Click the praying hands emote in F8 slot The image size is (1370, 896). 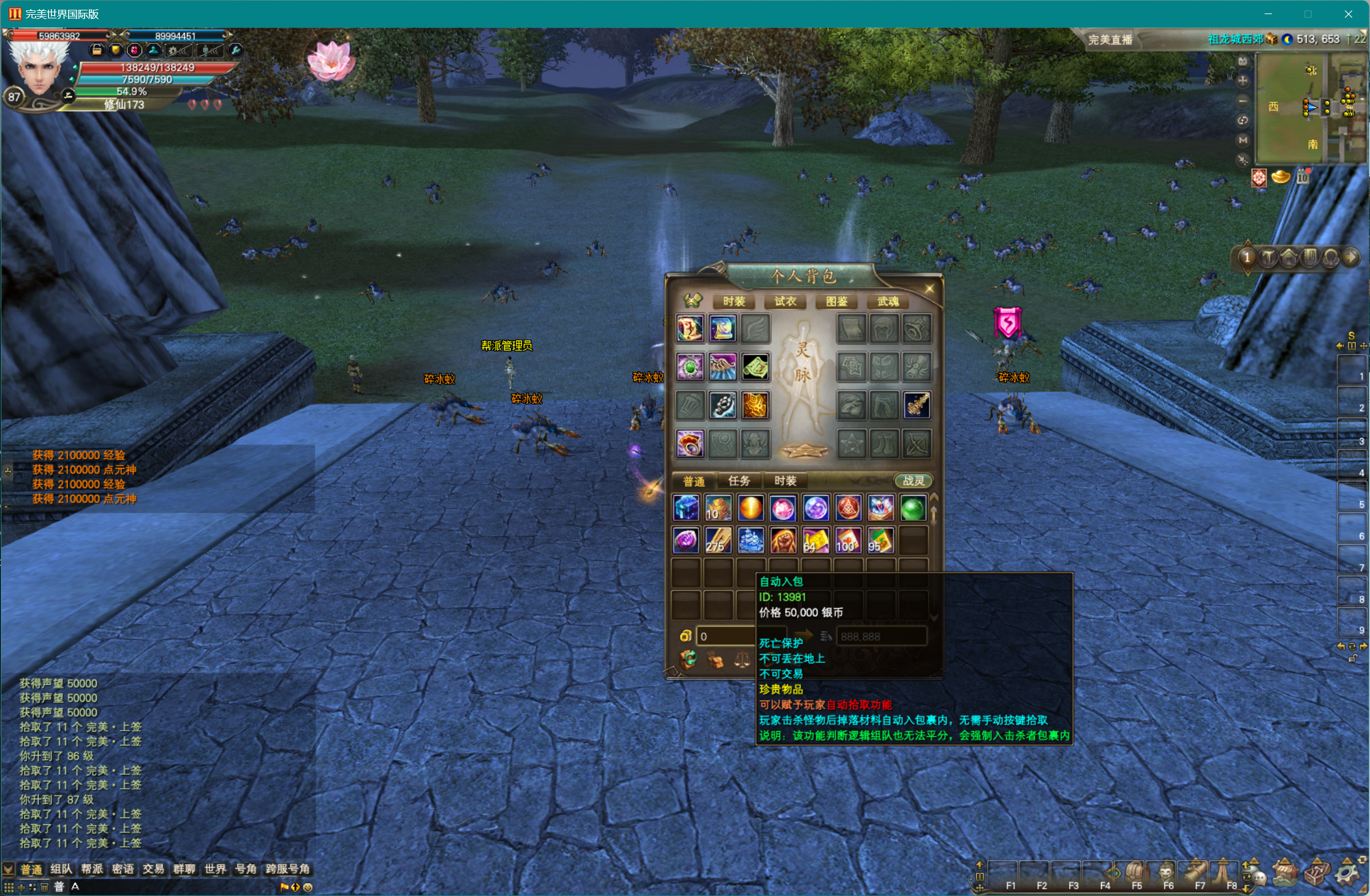point(1224,872)
